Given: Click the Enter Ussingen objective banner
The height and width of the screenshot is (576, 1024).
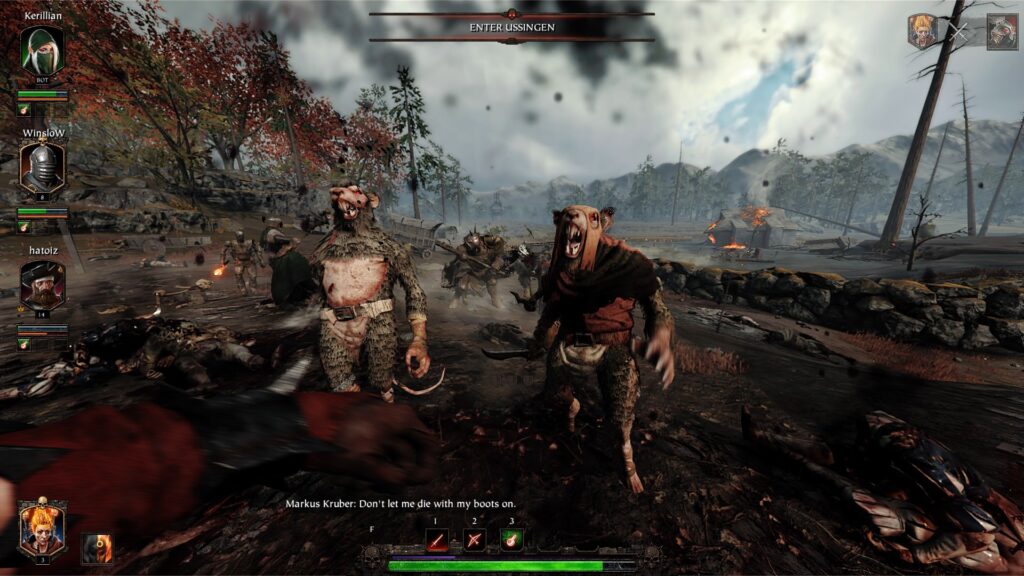Looking at the screenshot, I should (512, 27).
